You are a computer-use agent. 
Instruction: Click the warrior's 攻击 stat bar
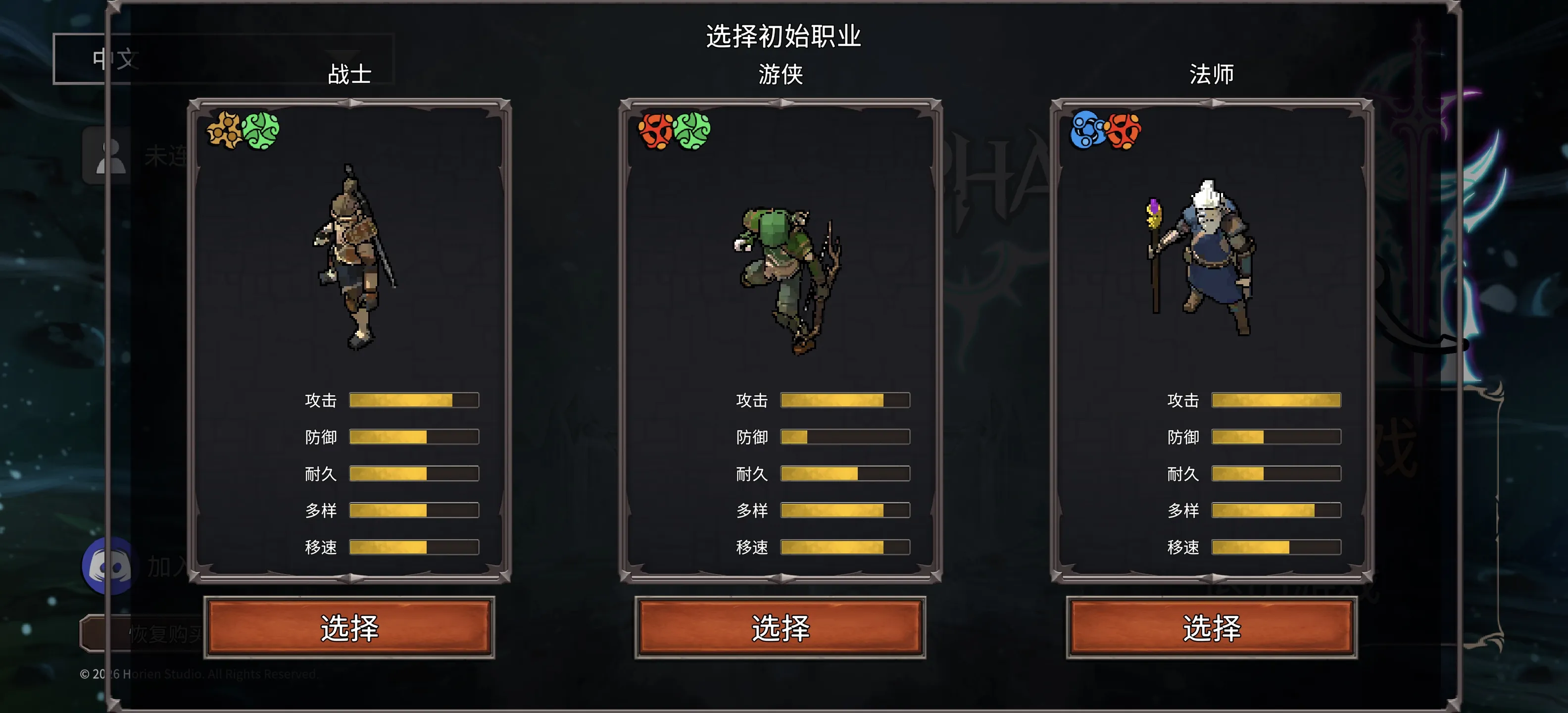[x=414, y=400]
